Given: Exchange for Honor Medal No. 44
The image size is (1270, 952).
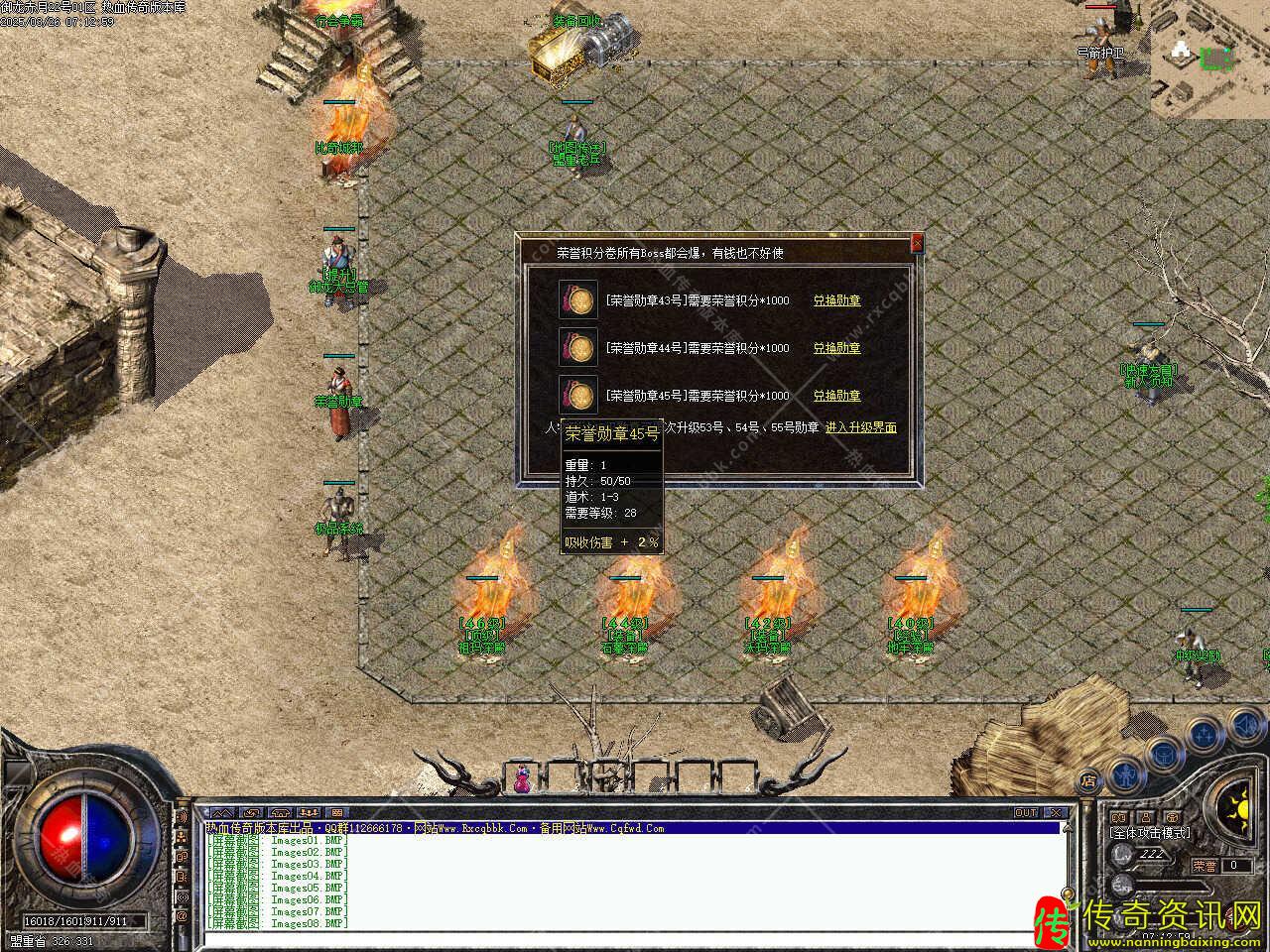Looking at the screenshot, I should click(836, 348).
